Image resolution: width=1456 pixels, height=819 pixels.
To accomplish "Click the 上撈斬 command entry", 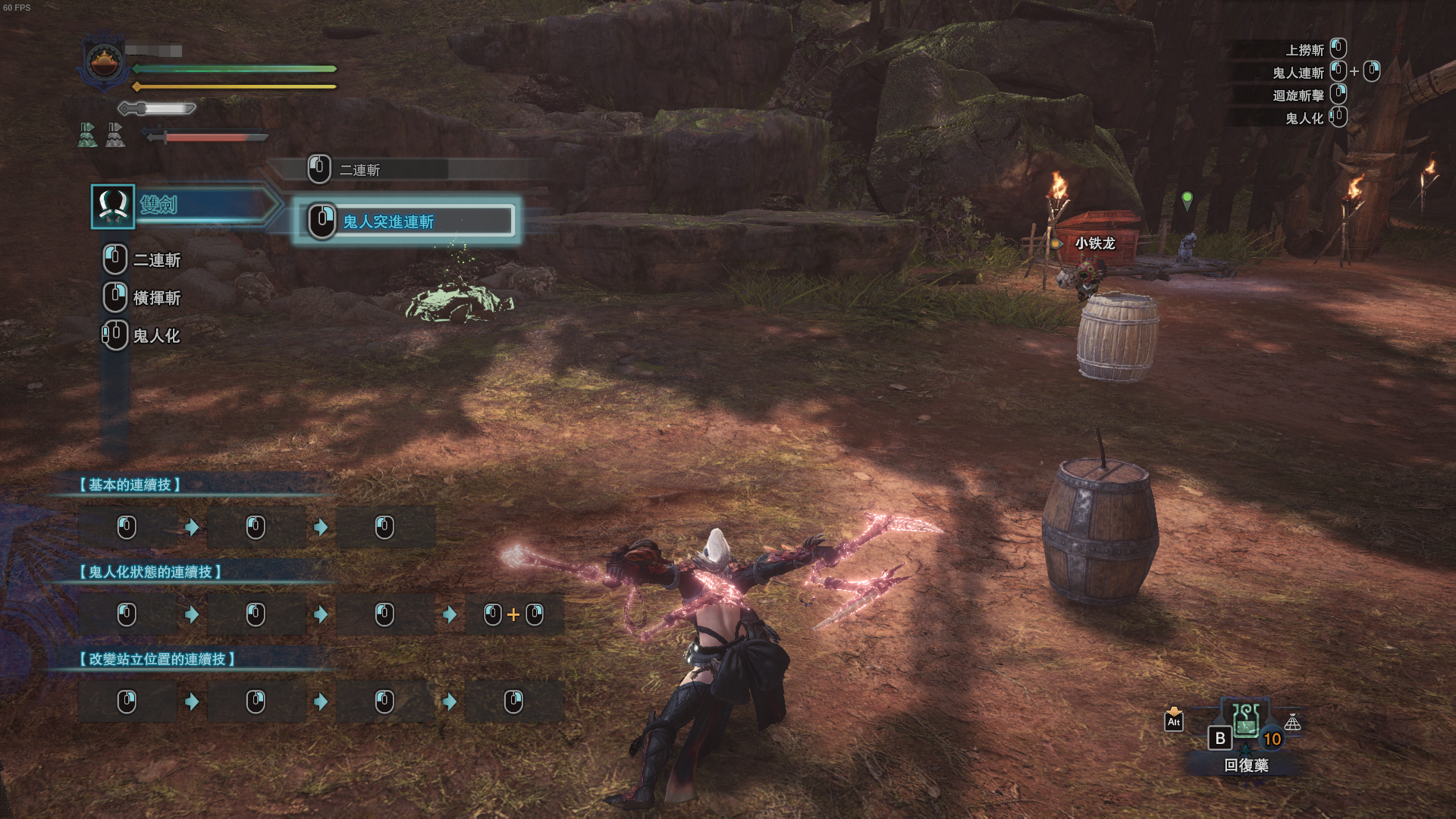I will (x=1304, y=50).
